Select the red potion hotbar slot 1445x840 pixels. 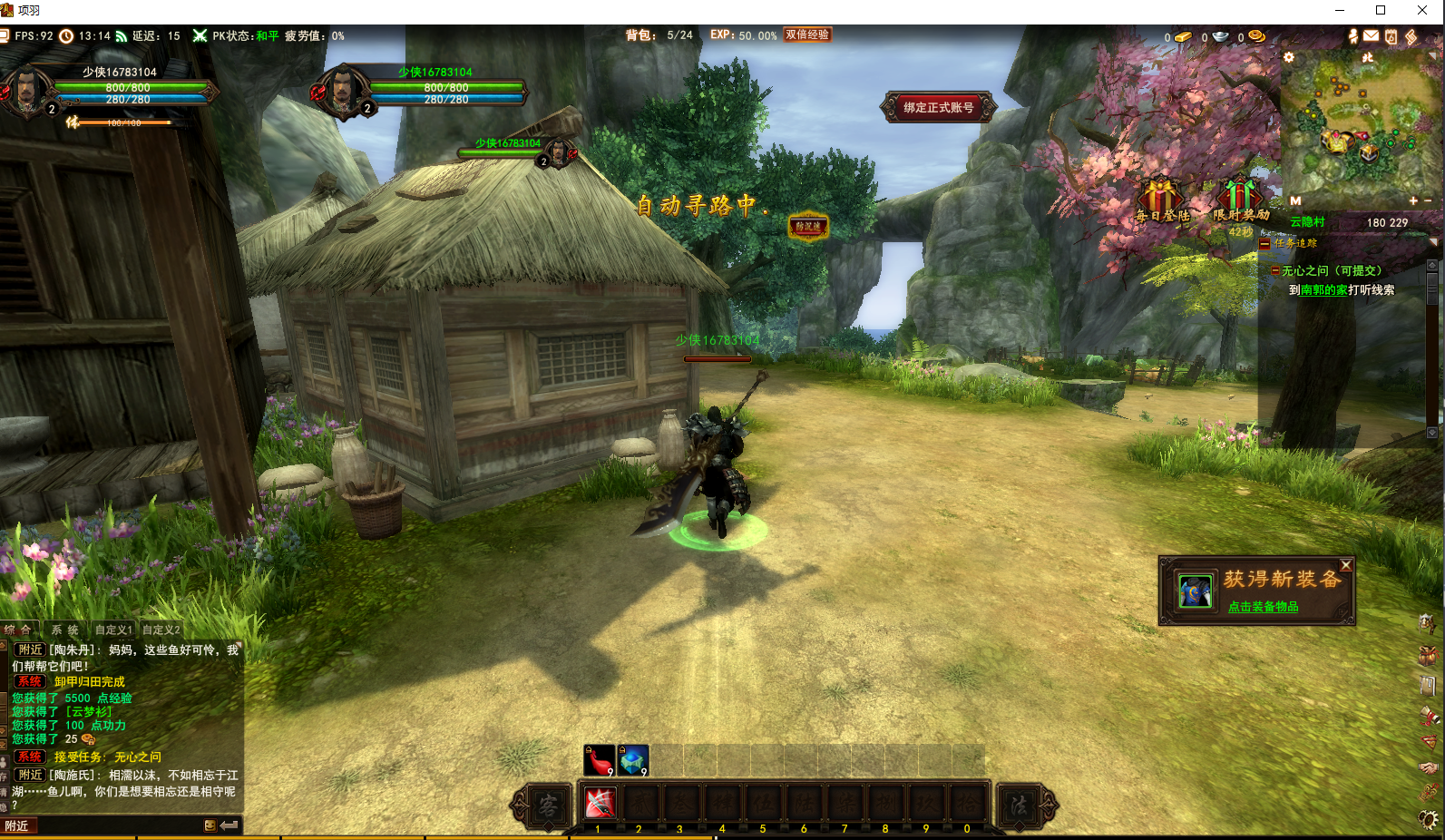(599, 760)
